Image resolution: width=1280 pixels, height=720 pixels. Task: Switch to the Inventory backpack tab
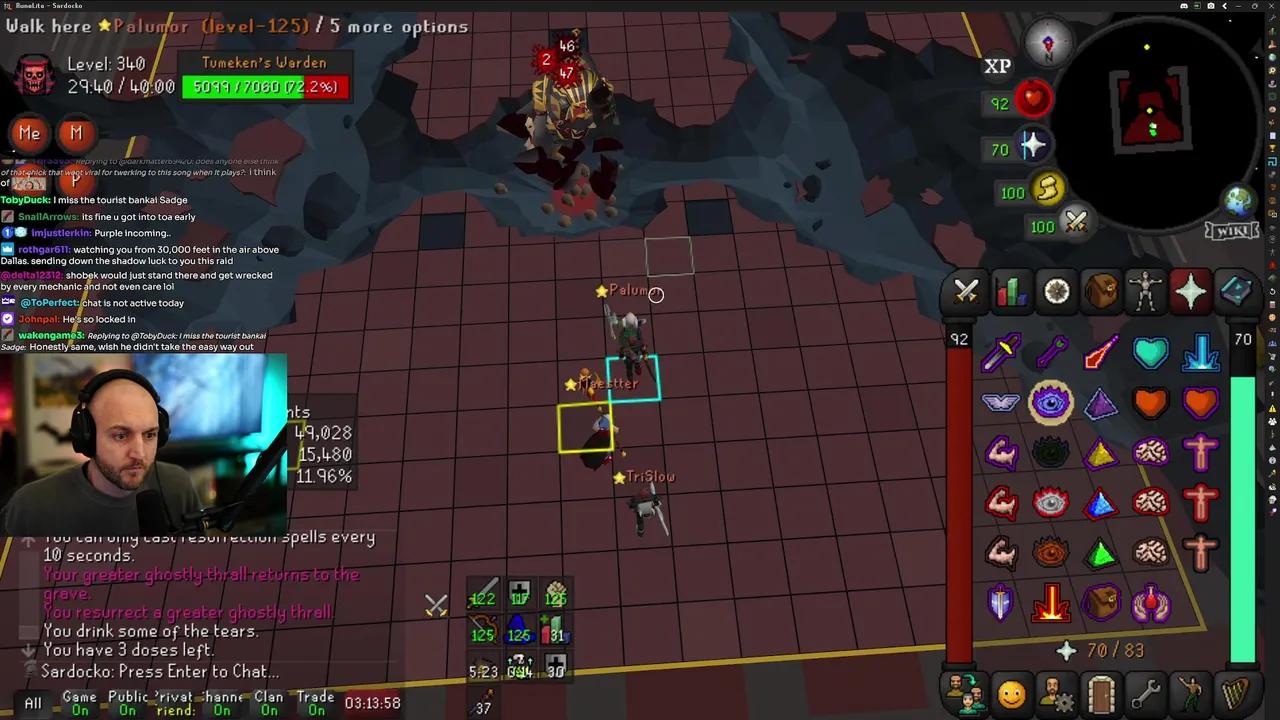(x=1102, y=291)
